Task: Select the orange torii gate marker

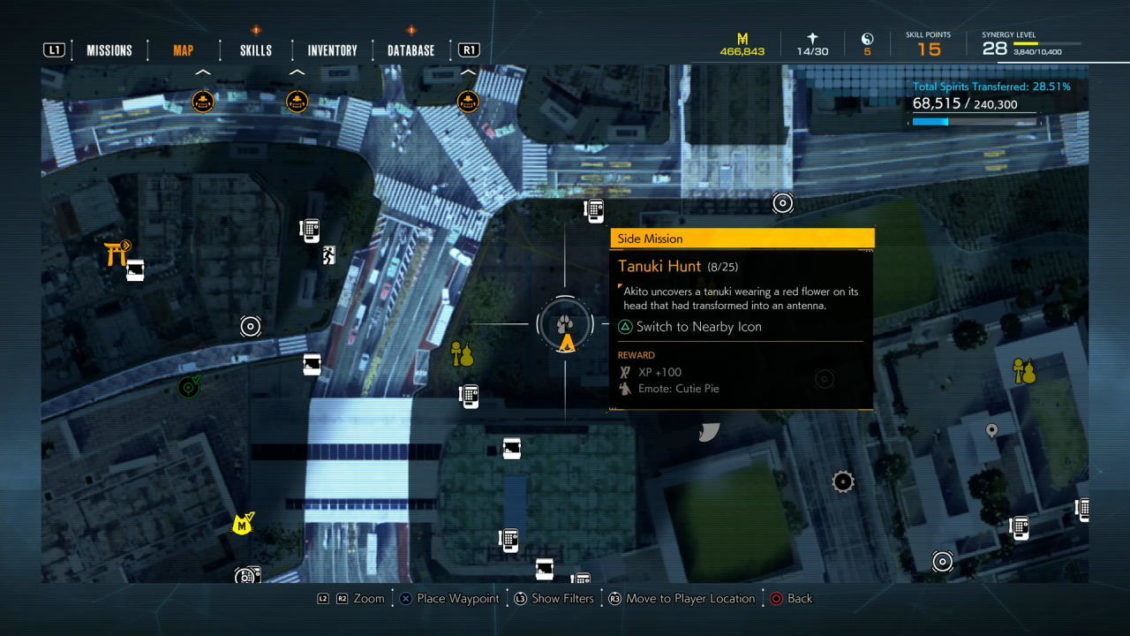Action: (115, 253)
